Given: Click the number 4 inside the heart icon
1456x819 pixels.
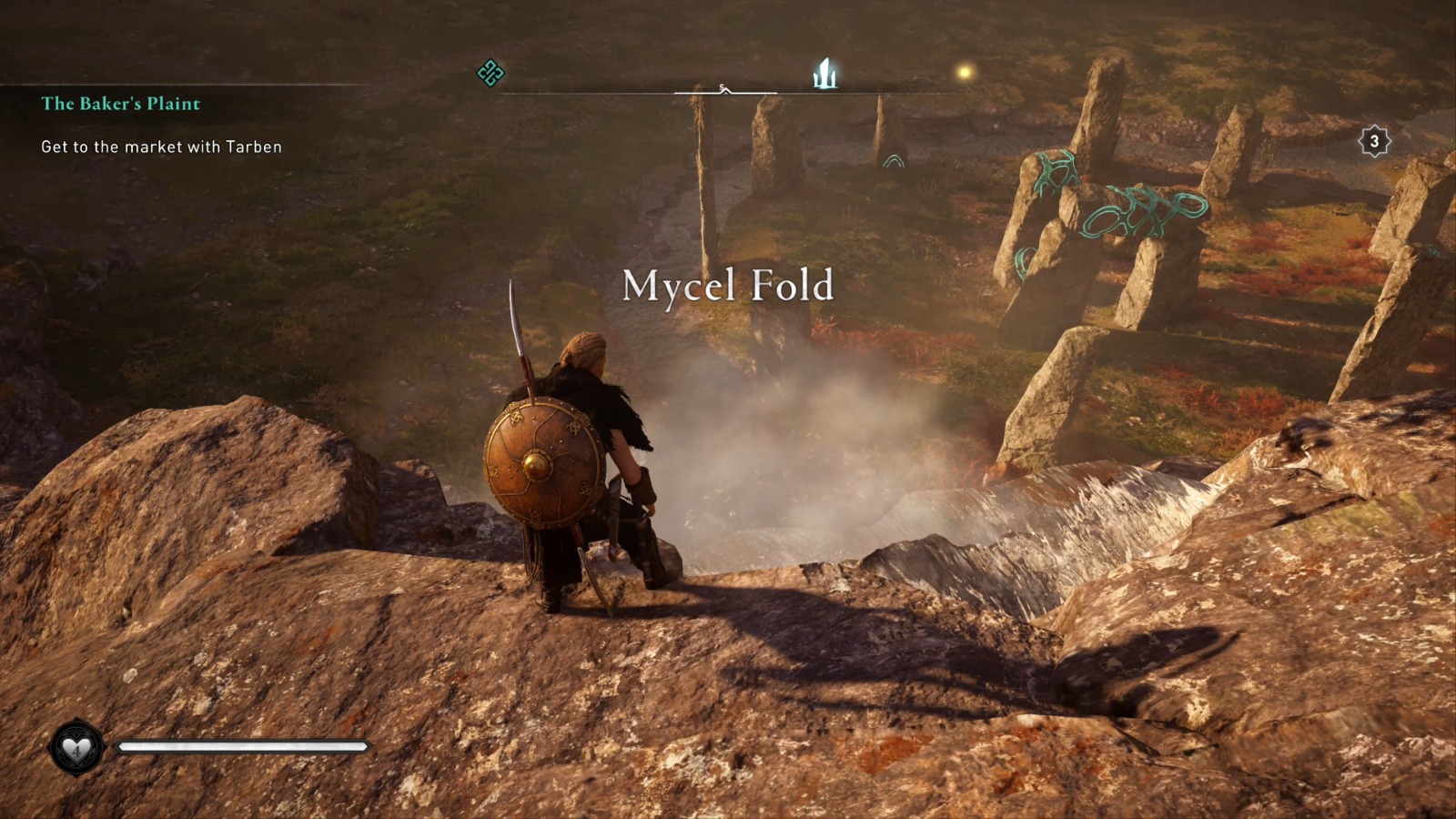Looking at the screenshot, I should (77, 751).
